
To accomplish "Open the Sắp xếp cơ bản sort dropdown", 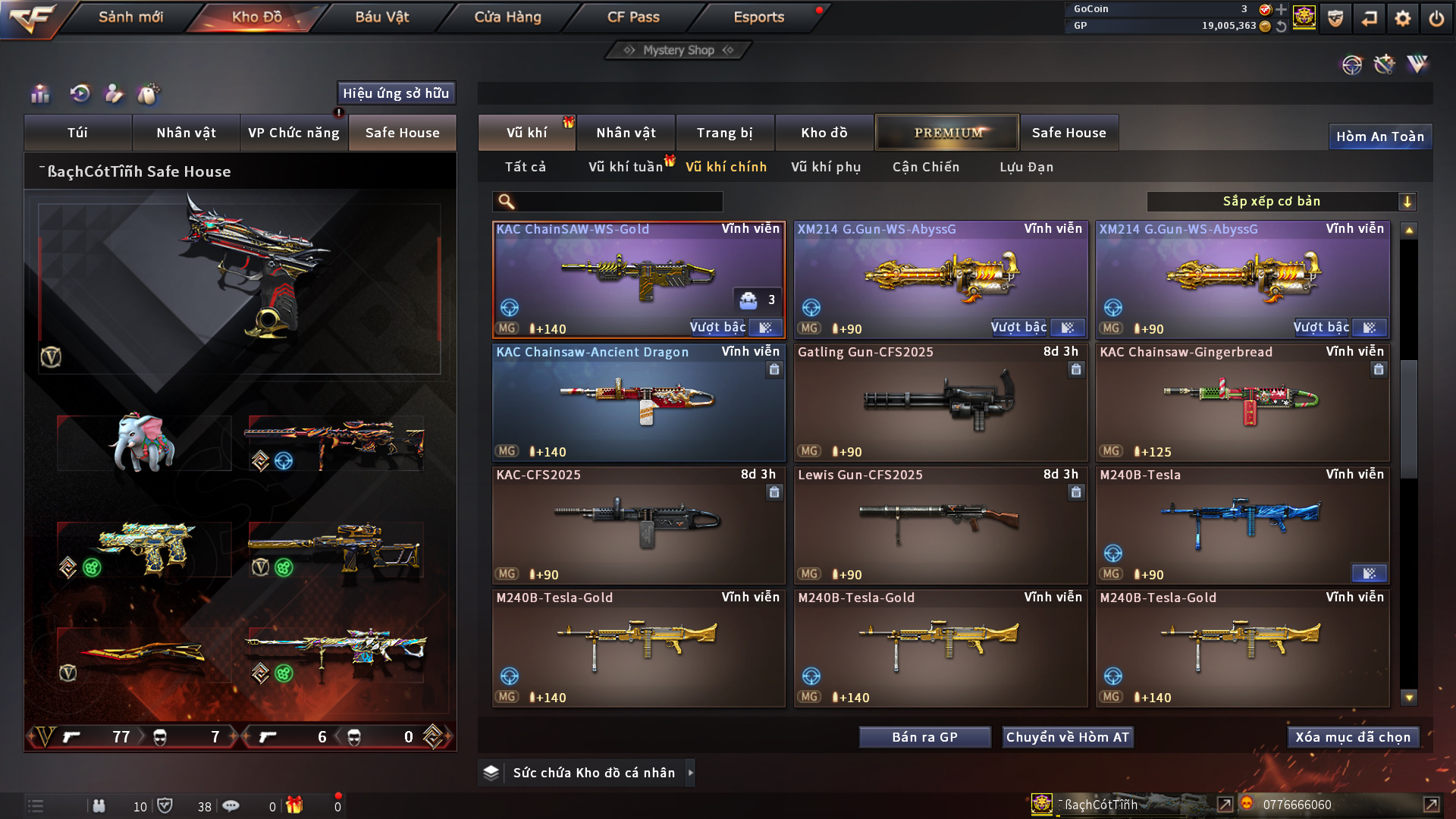I will [x=1281, y=202].
